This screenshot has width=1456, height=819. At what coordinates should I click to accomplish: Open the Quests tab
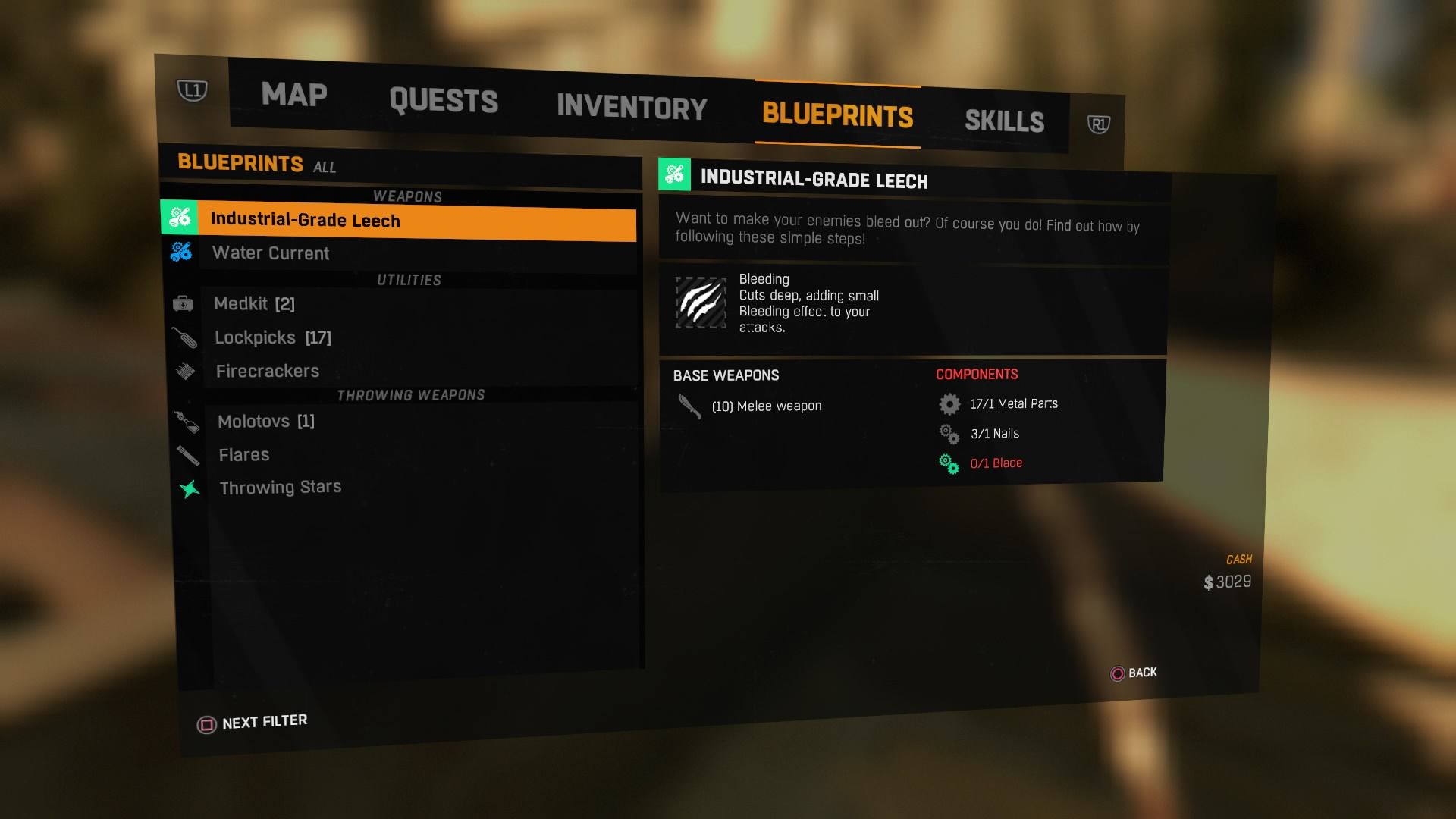(x=444, y=101)
